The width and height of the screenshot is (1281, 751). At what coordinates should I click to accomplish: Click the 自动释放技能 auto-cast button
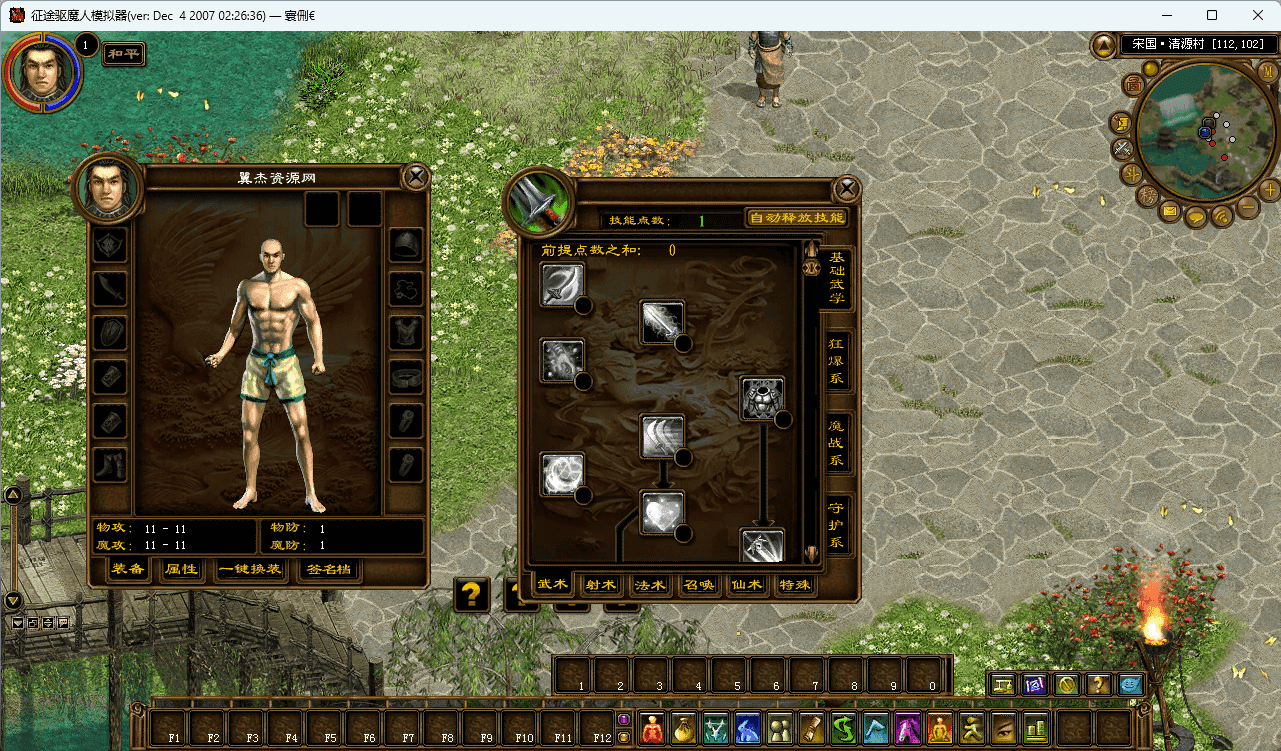coord(797,218)
